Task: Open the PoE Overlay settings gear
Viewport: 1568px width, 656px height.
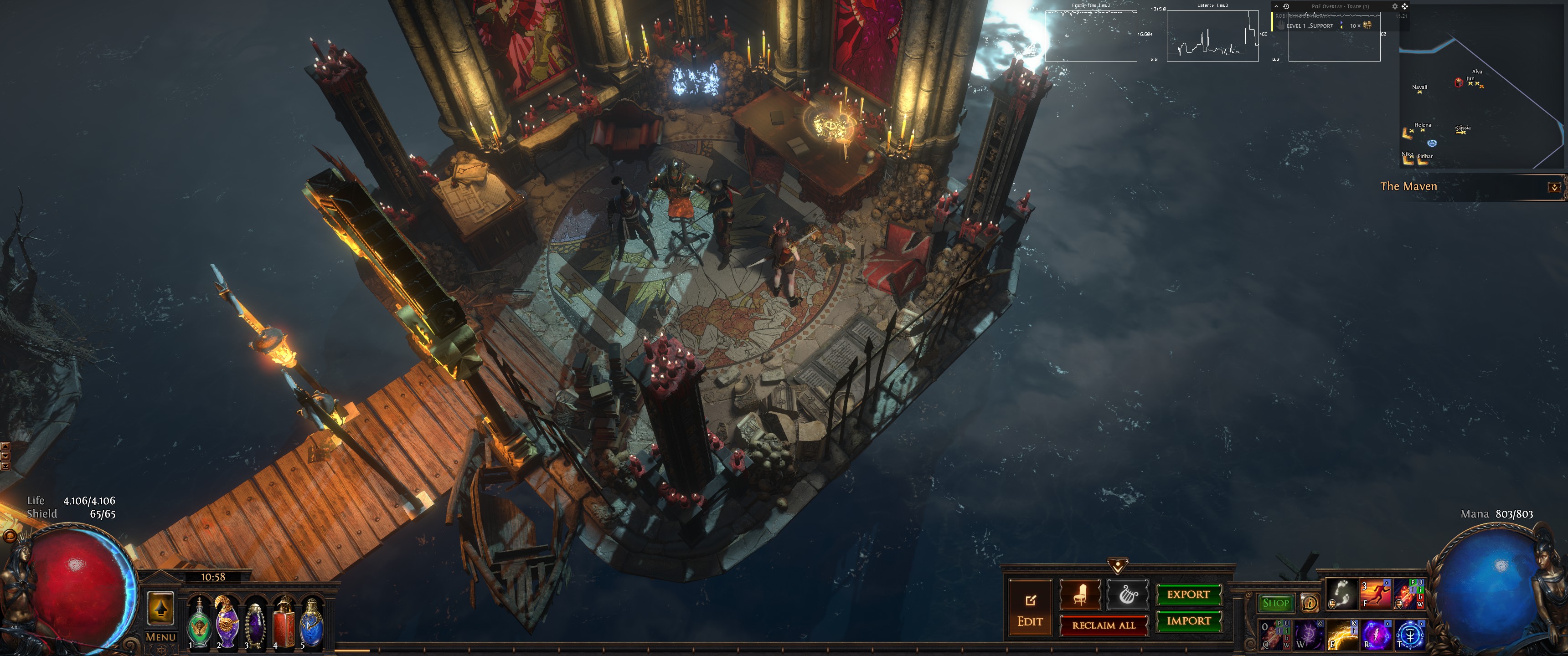Action: point(1394,7)
